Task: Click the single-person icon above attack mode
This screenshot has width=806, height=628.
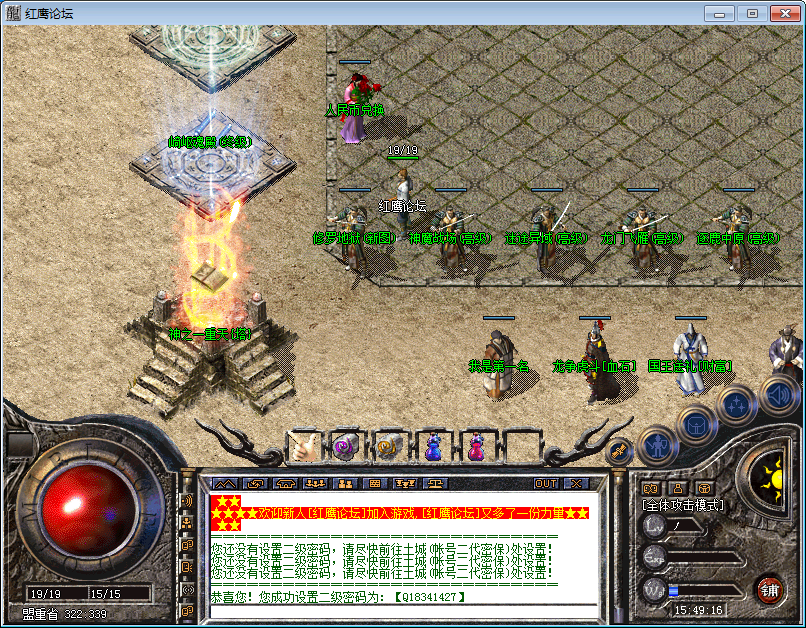Action: coord(678,488)
